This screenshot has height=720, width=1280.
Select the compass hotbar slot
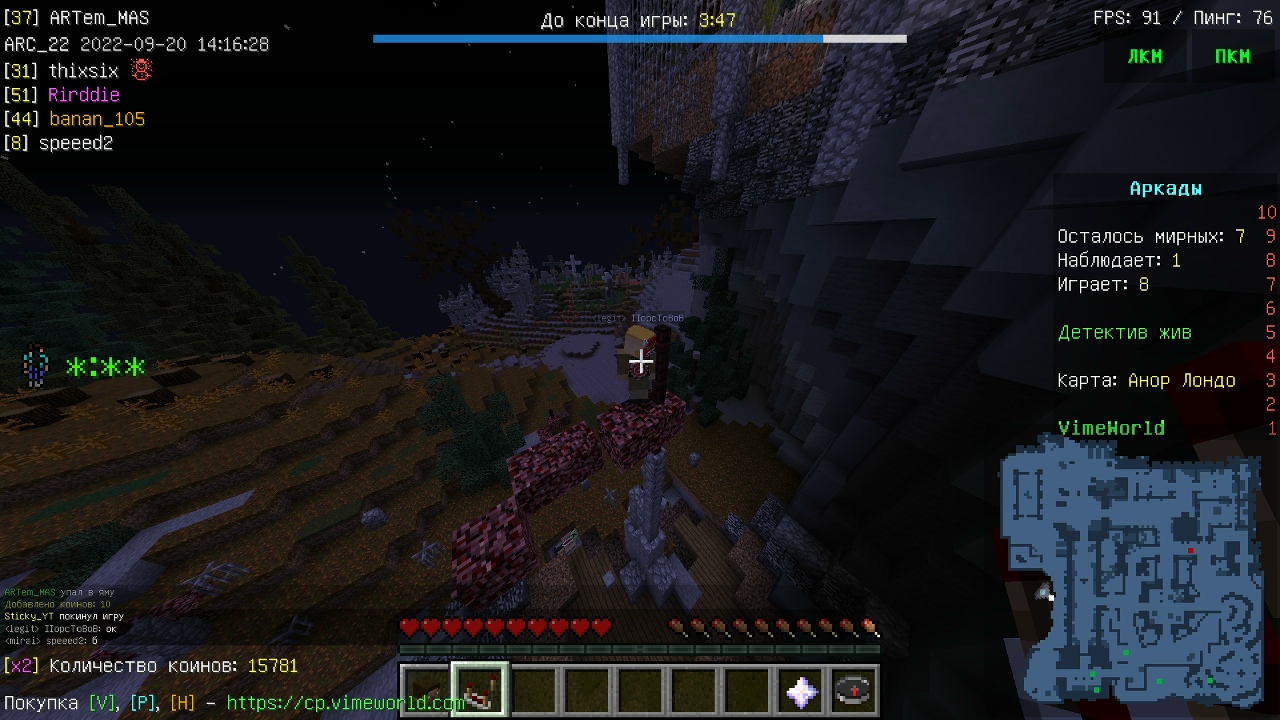point(854,690)
